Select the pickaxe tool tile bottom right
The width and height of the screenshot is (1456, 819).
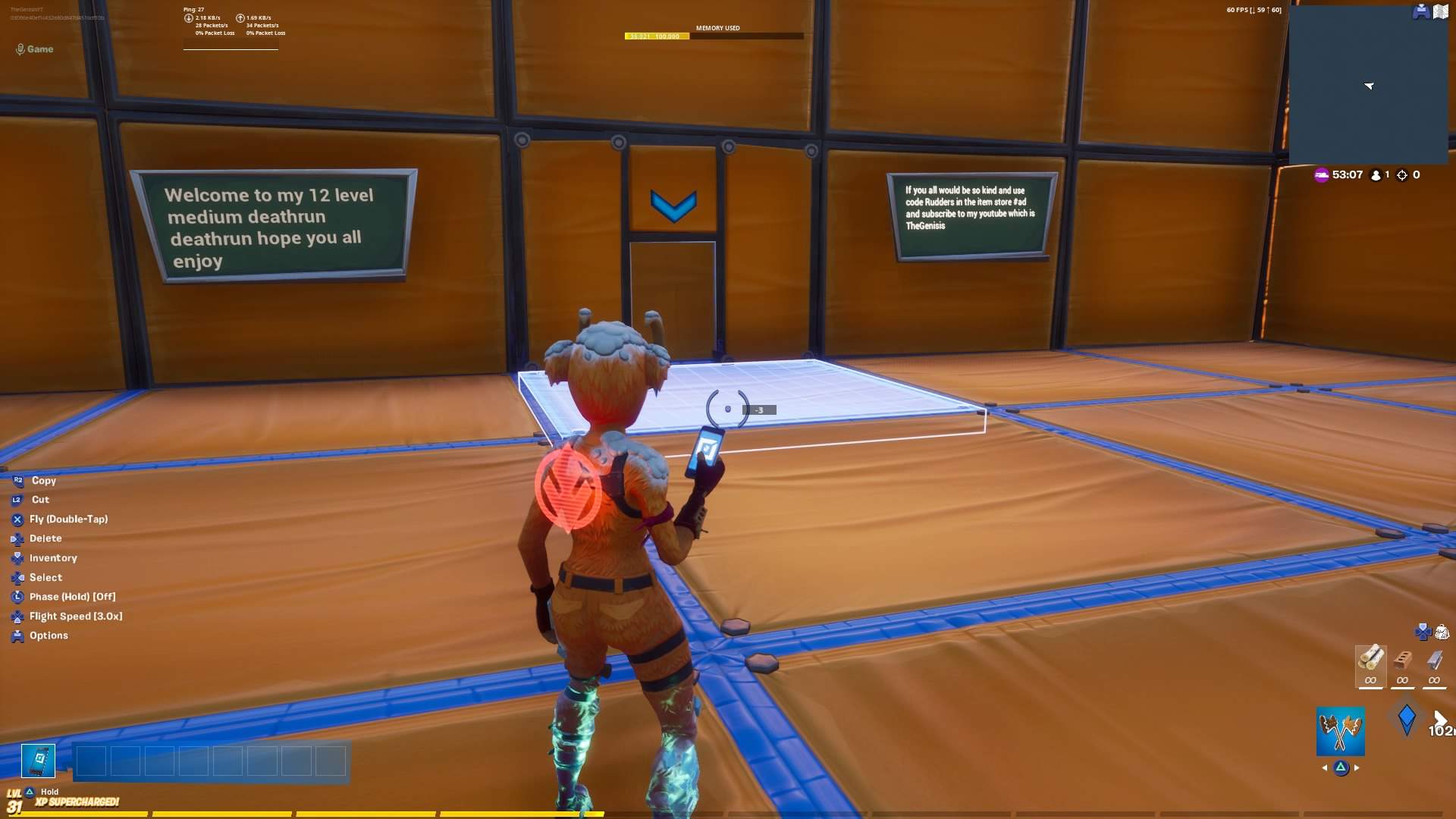click(1341, 730)
